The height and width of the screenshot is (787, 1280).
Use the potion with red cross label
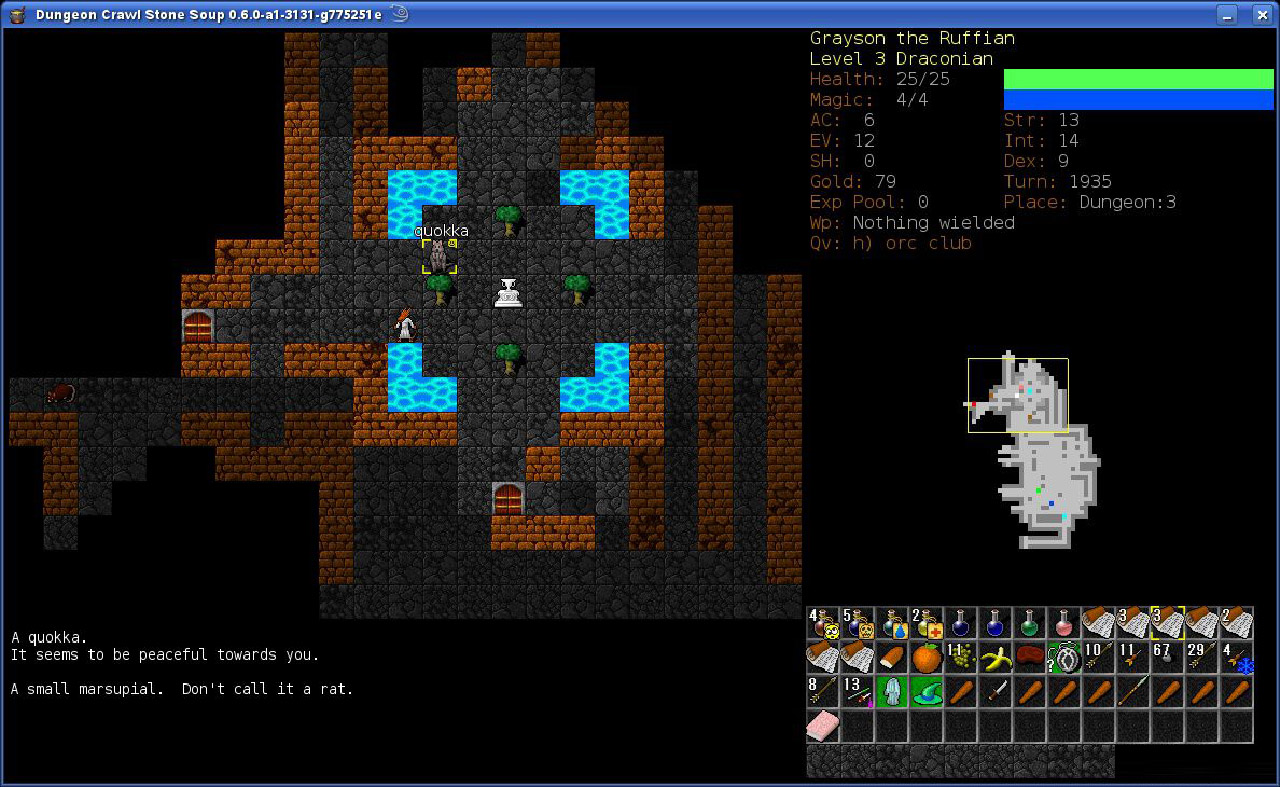927,624
